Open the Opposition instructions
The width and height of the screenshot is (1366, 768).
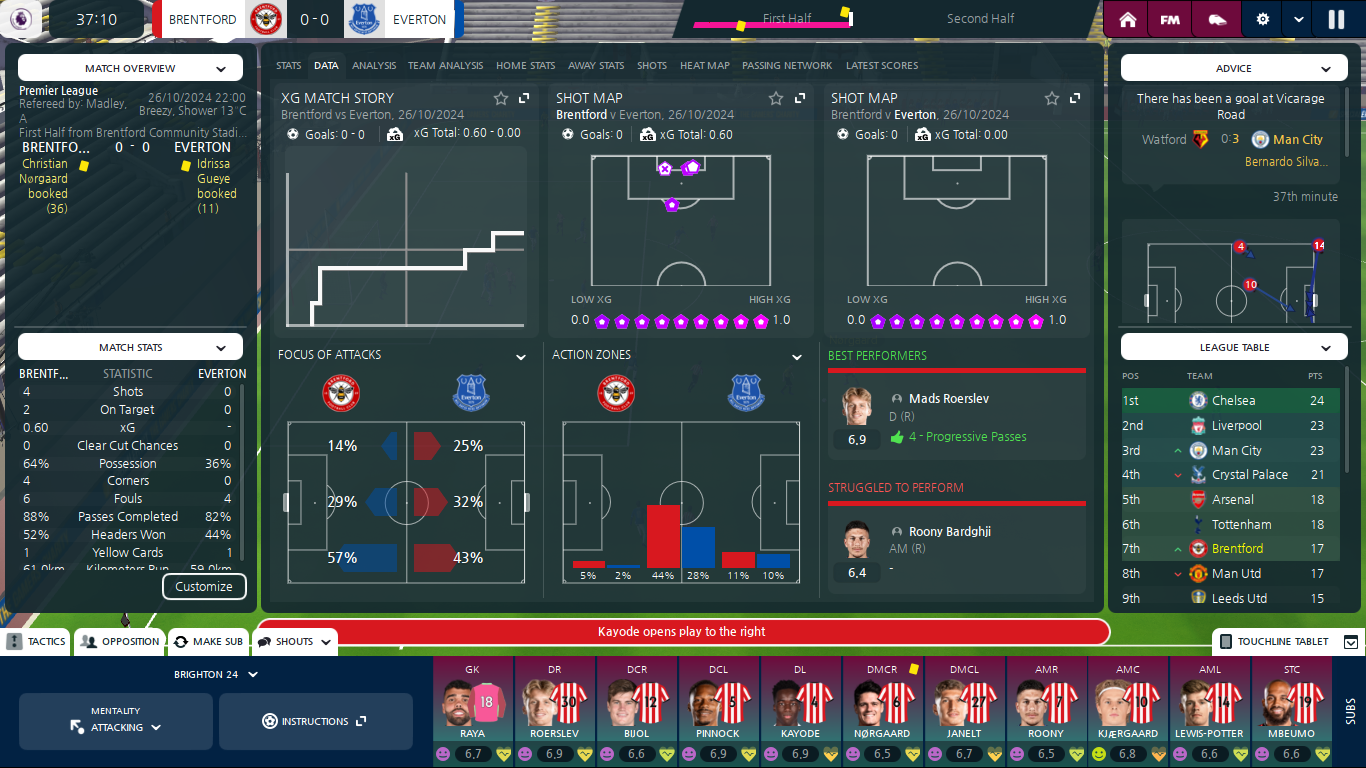(120, 642)
